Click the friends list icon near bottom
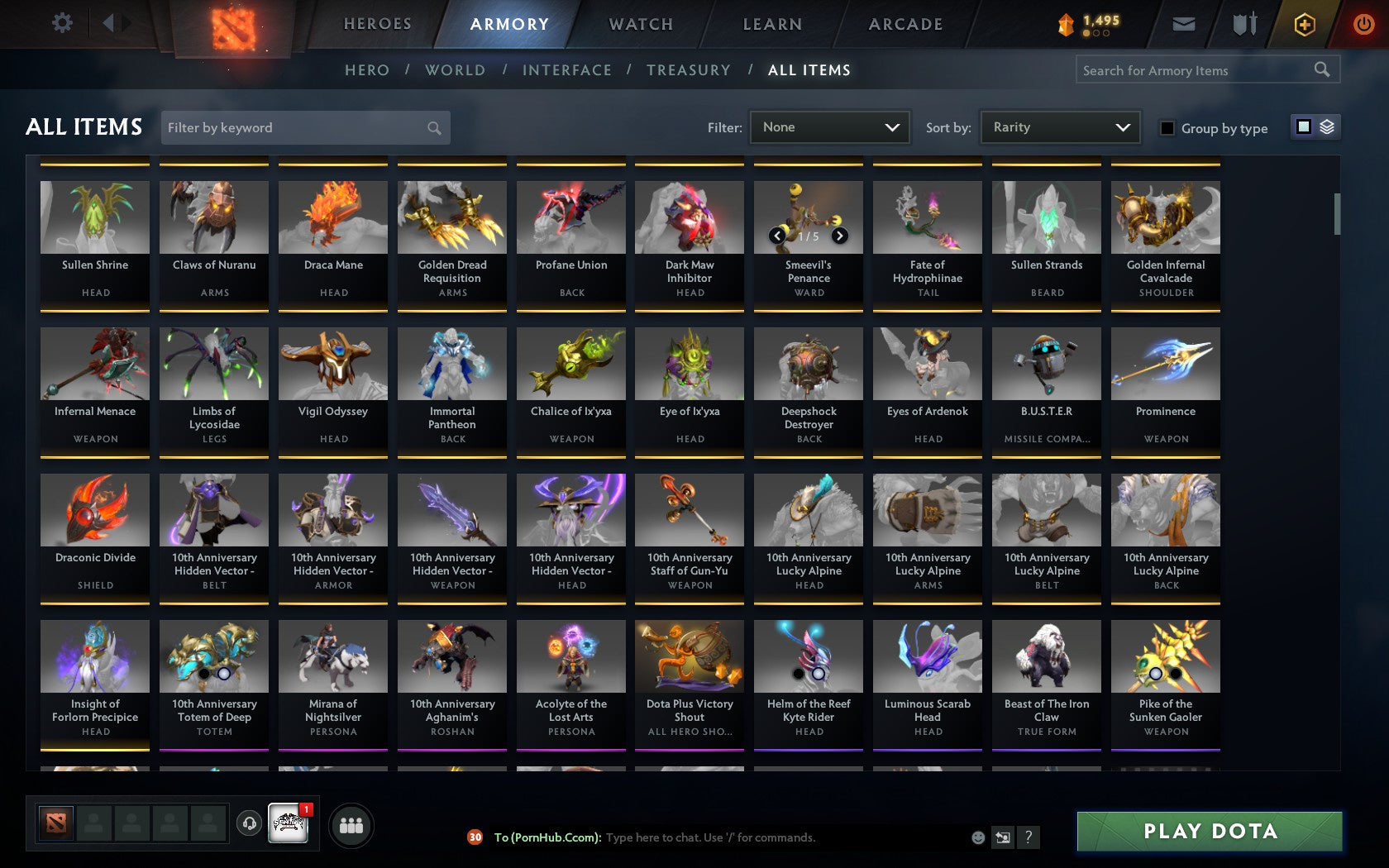Screen dimensions: 1389x868 (353, 823)
